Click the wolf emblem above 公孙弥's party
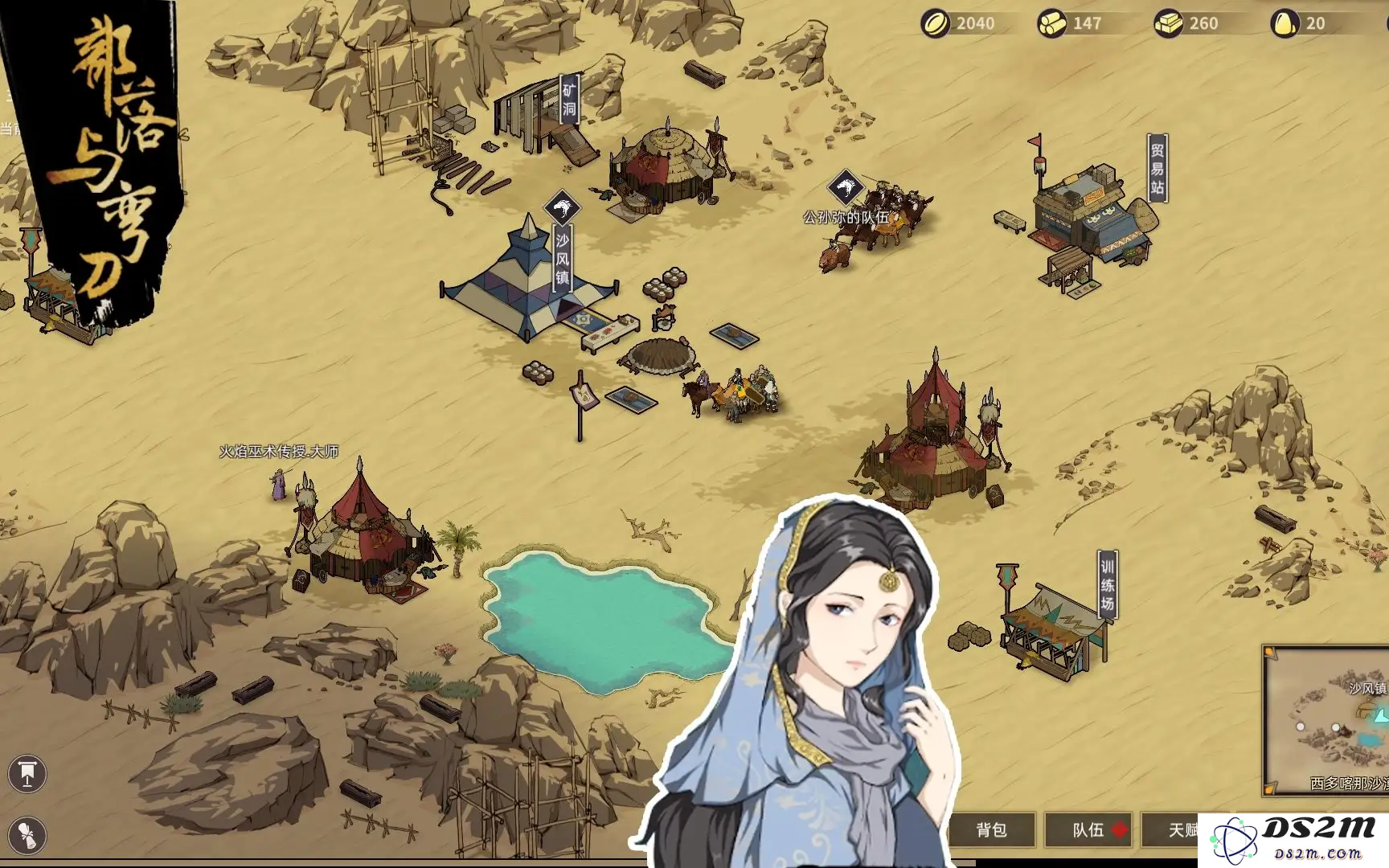 coord(846,188)
